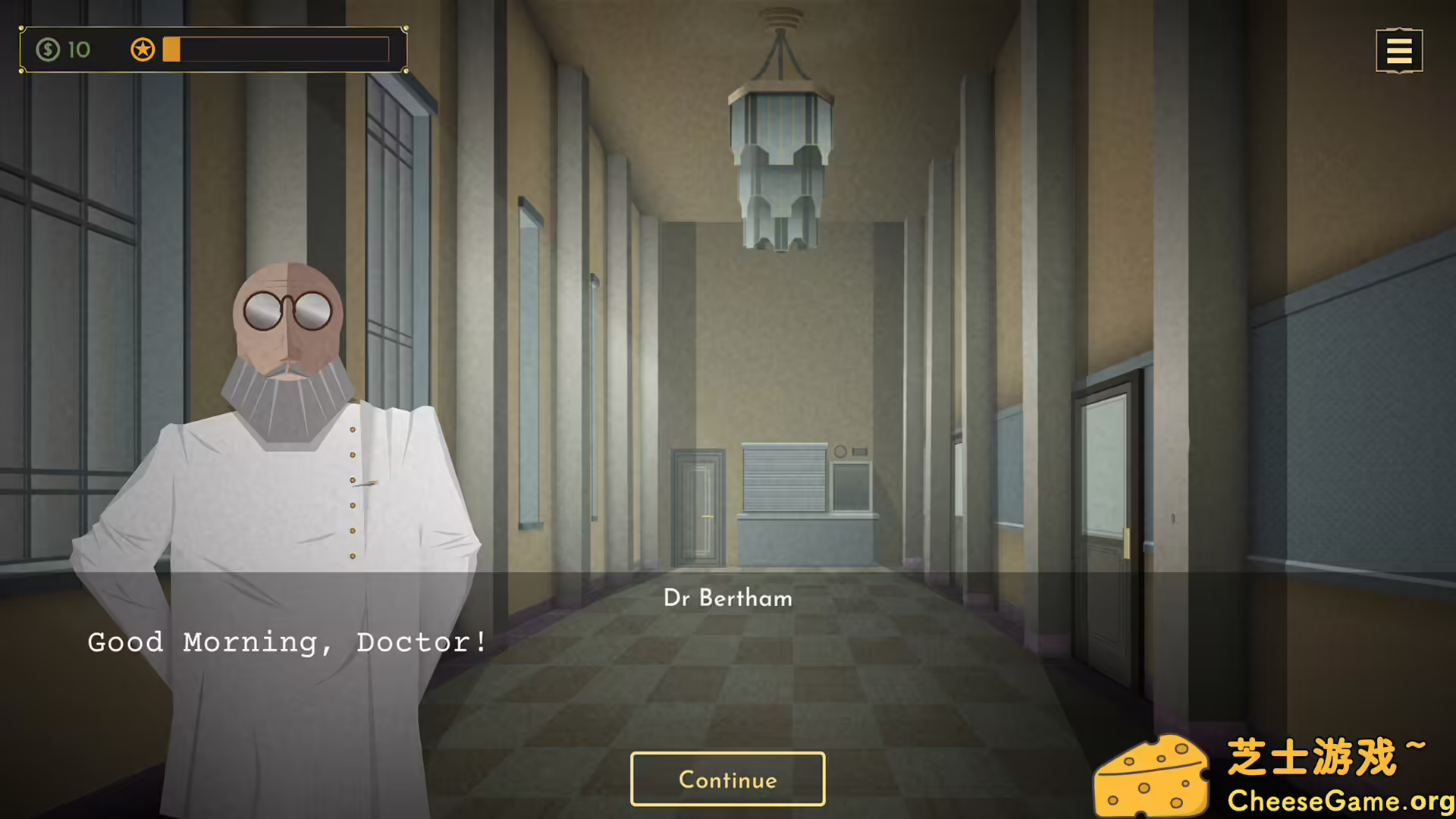Image resolution: width=1456 pixels, height=819 pixels.
Task: Click the top-left HUD frame
Action: 212,50
